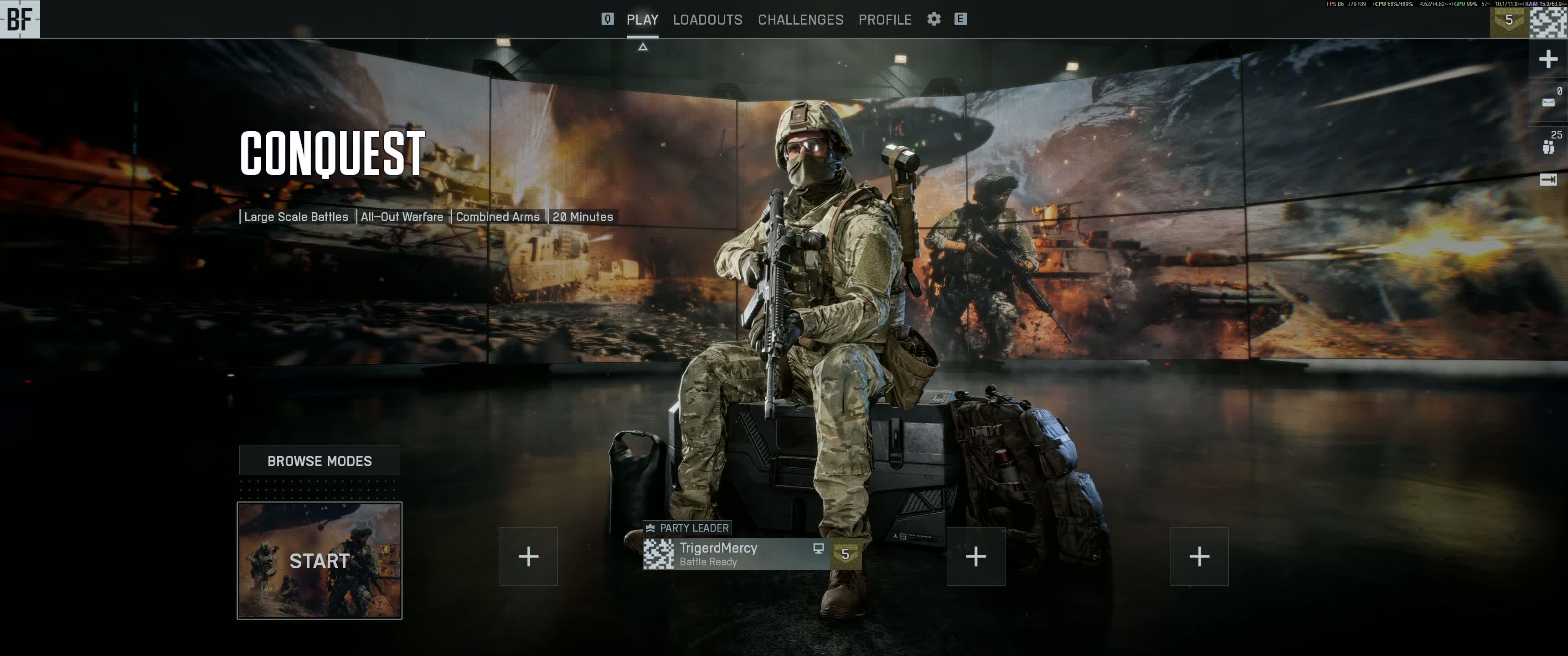
Task: Open the Loadouts tab
Action: click(x=707, y=20)
